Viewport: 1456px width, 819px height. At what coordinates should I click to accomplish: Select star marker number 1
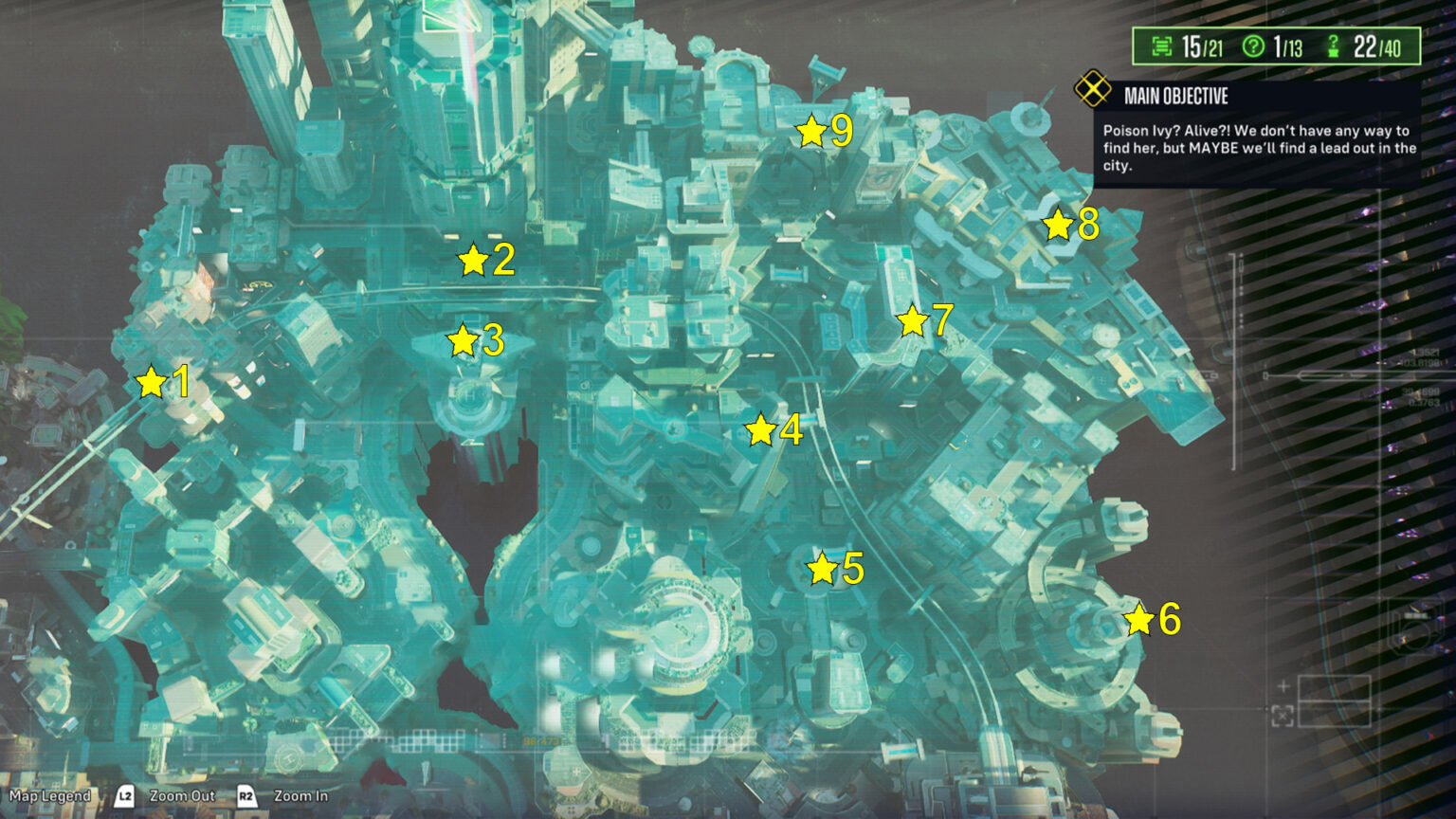click(152, 383)
